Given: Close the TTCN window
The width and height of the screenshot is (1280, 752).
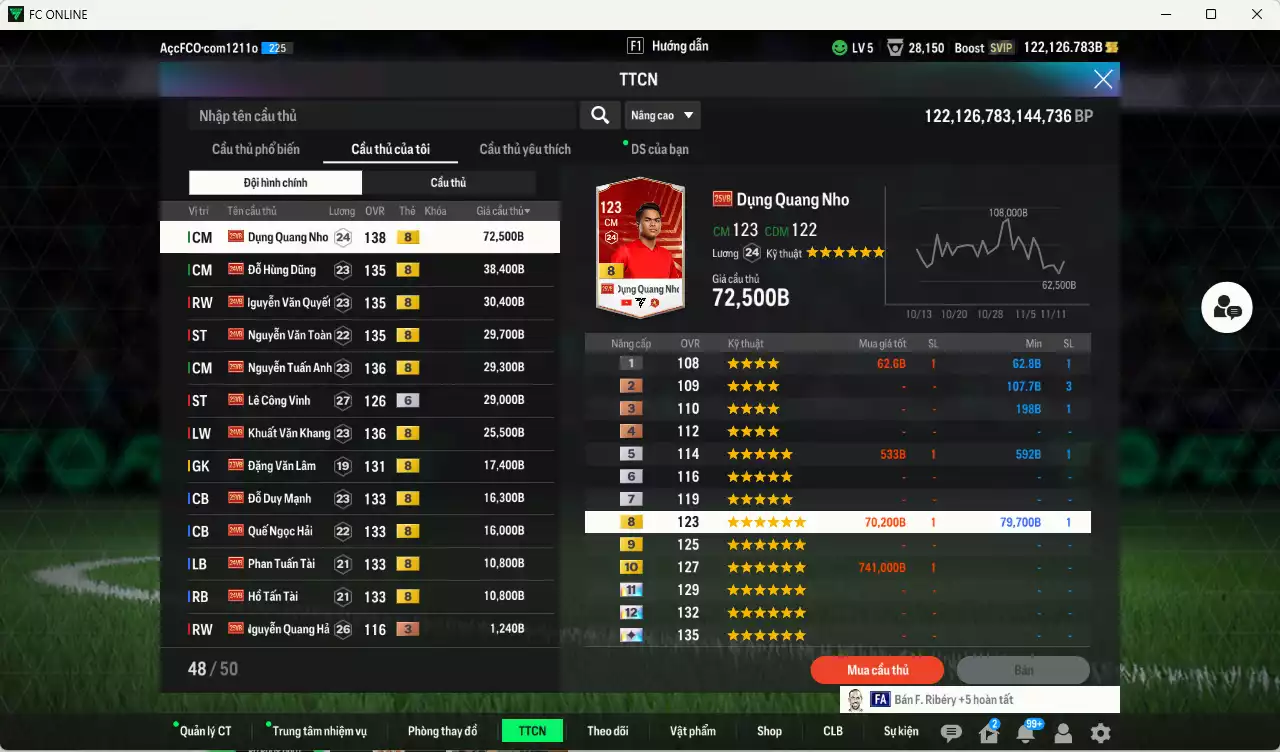Looking at the screenshot, I should [1102, 80].
